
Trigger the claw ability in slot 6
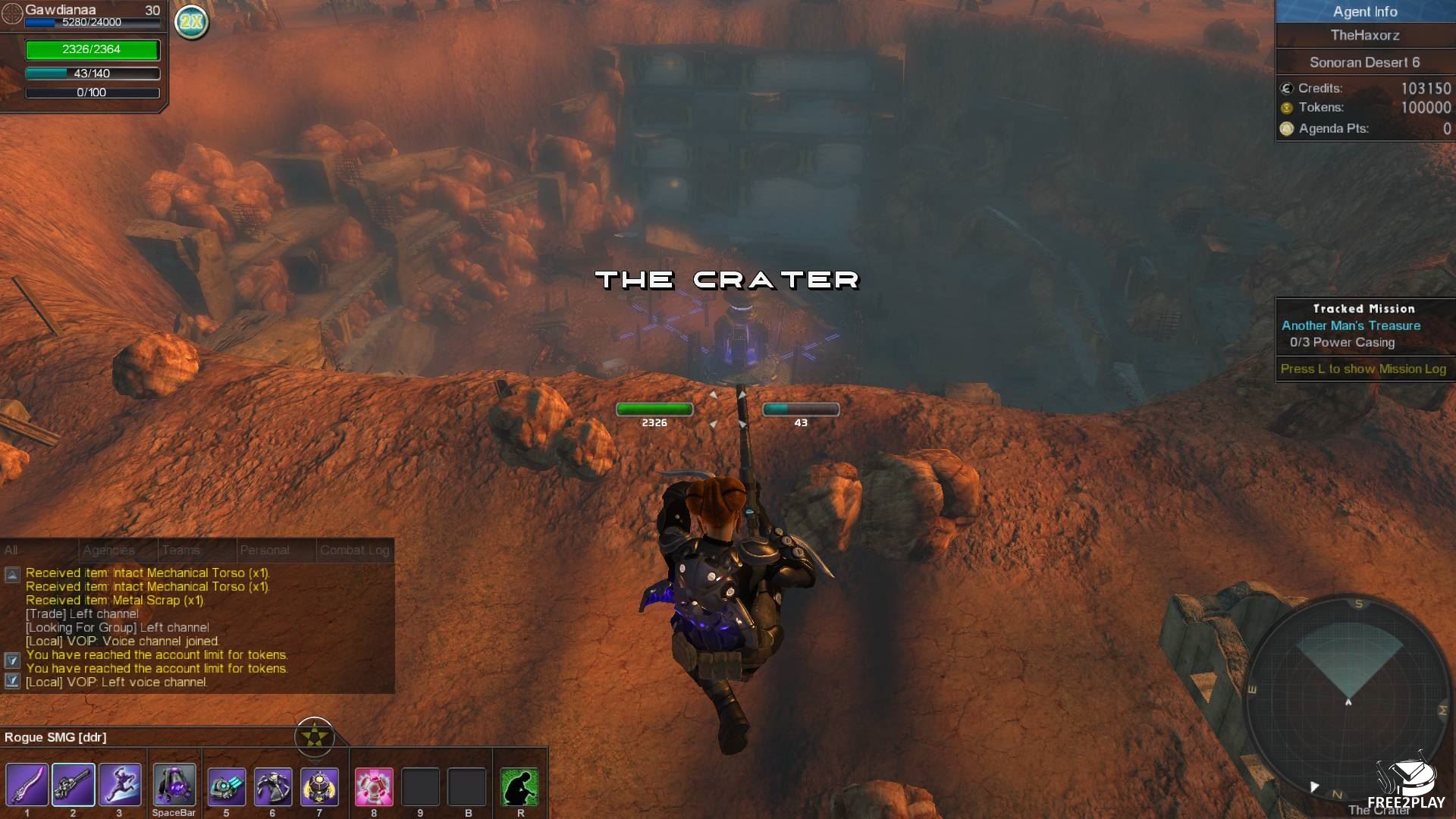273,786
